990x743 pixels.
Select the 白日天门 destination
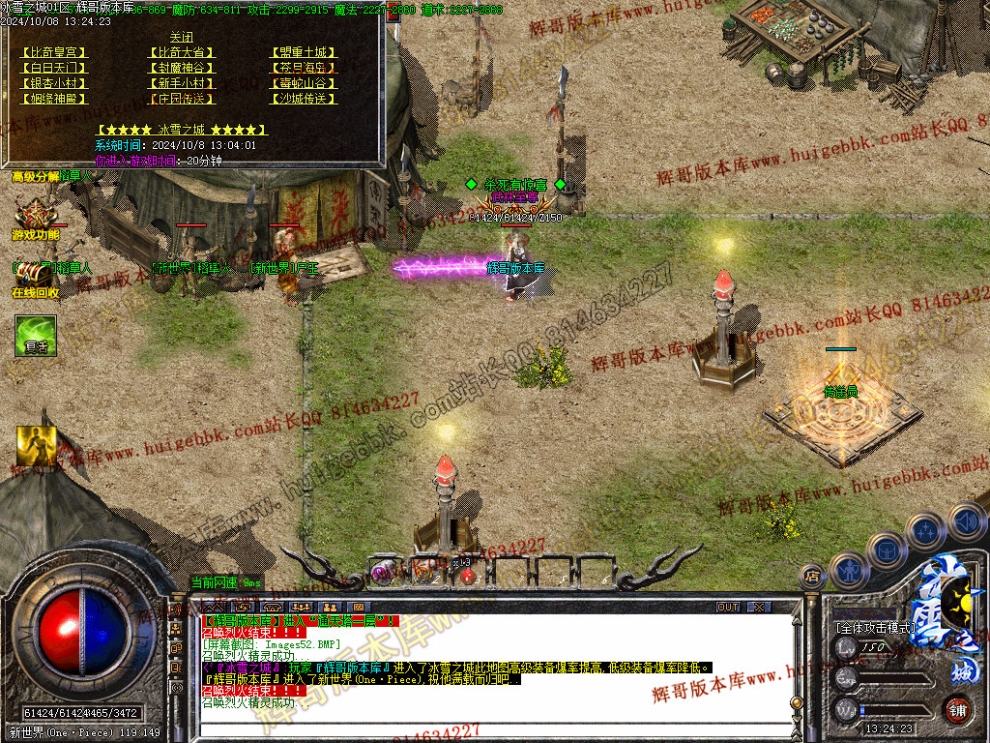(52, 68)
